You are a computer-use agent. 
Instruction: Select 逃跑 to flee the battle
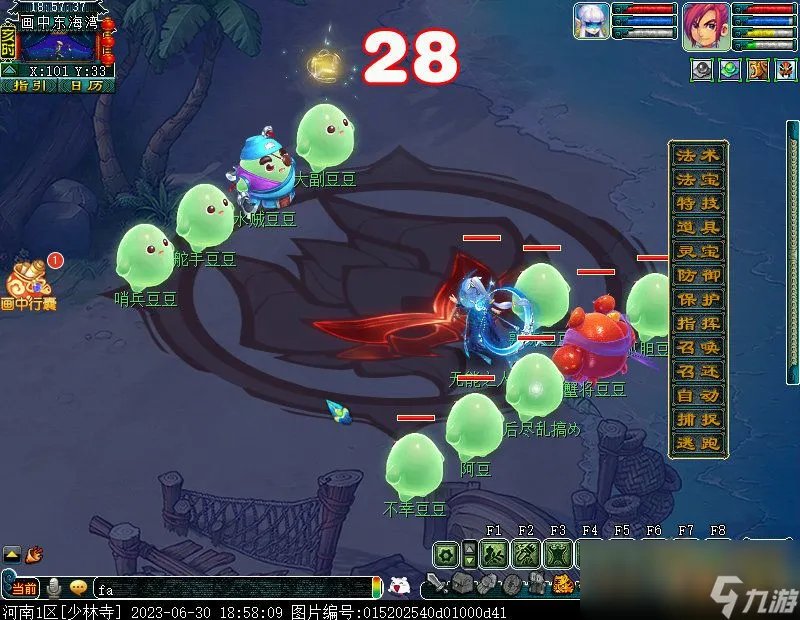(698, 444)
